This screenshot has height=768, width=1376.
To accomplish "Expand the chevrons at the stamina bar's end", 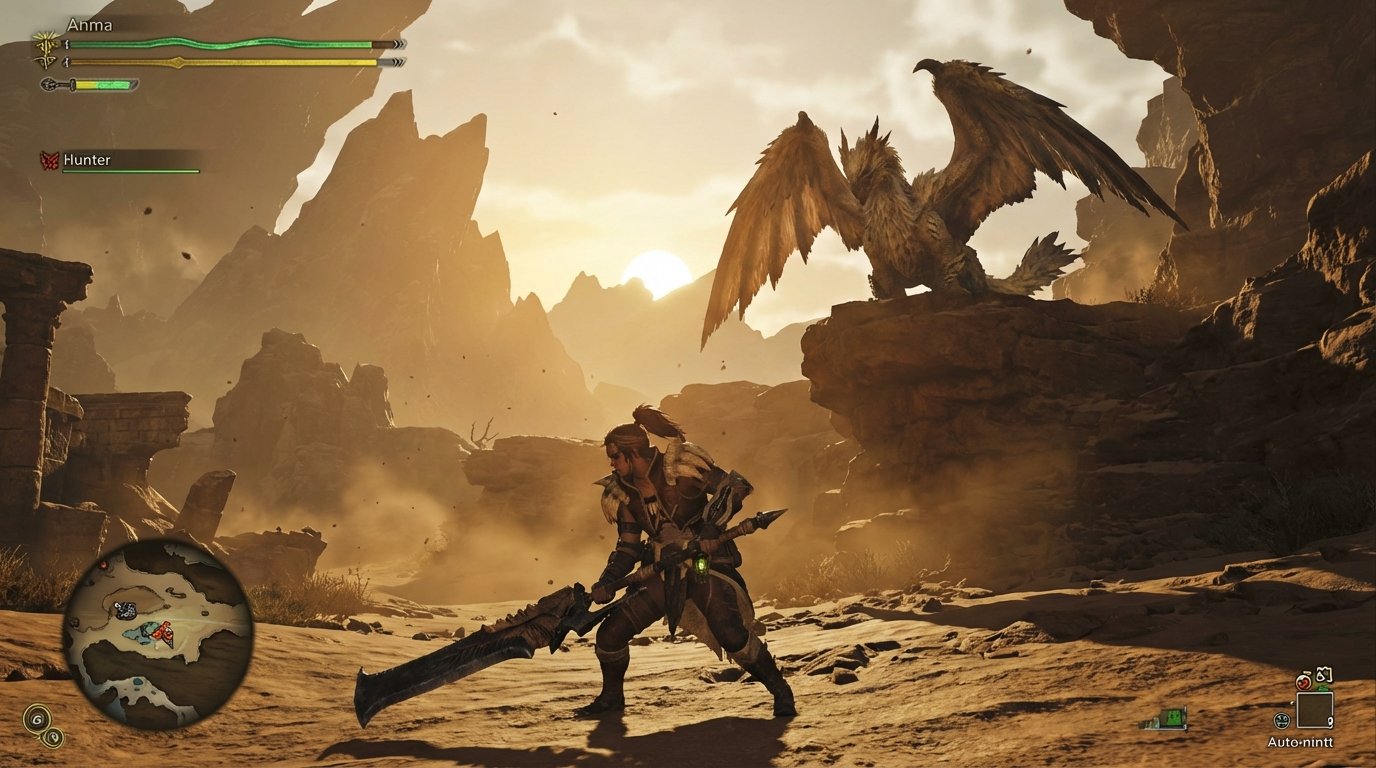I will [x=399, y=61].
